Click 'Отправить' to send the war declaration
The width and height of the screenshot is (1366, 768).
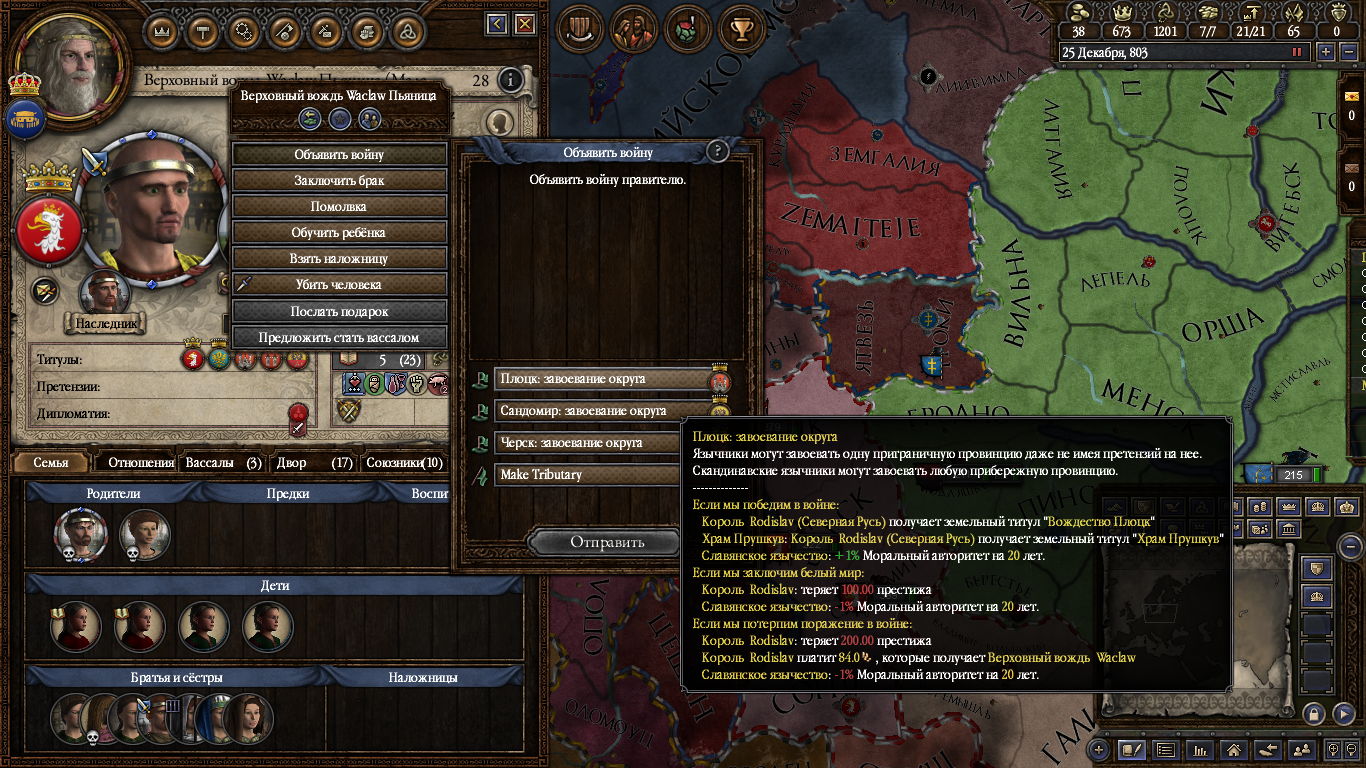pos(607,542)
